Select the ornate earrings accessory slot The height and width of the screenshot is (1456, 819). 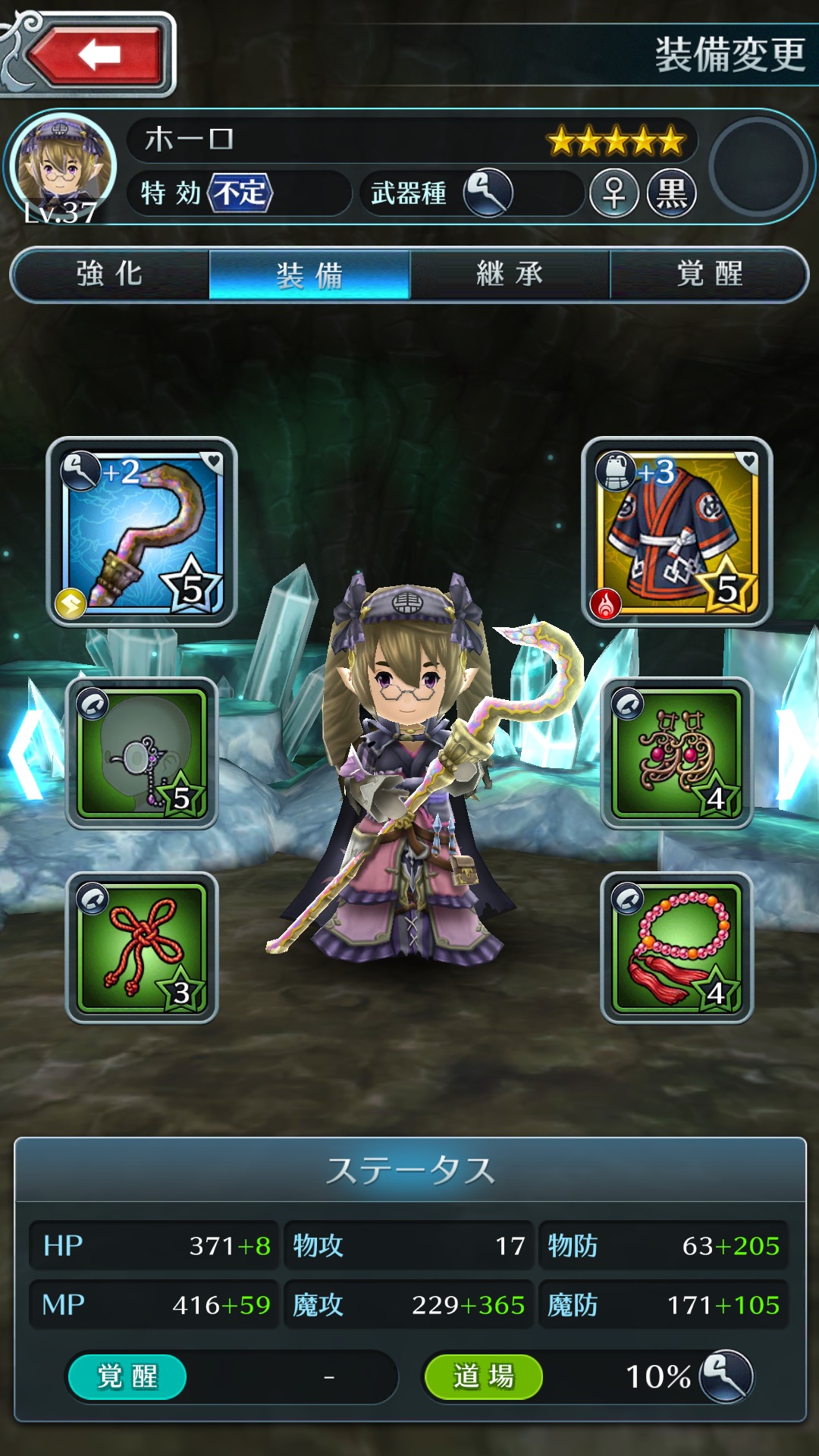click(676, 752)
